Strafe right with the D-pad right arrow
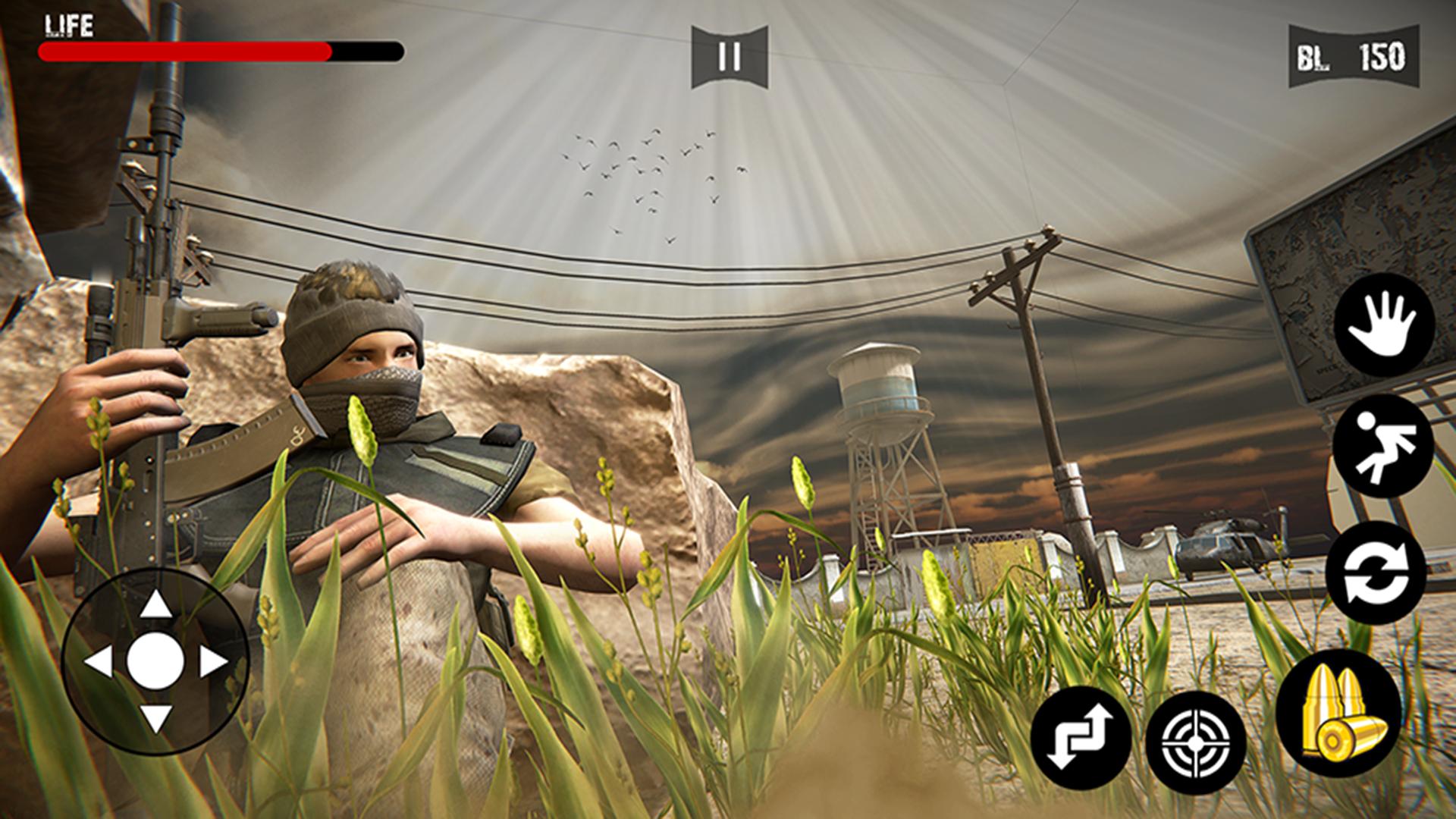This screenshot has width=1456, height=819. 213,662
